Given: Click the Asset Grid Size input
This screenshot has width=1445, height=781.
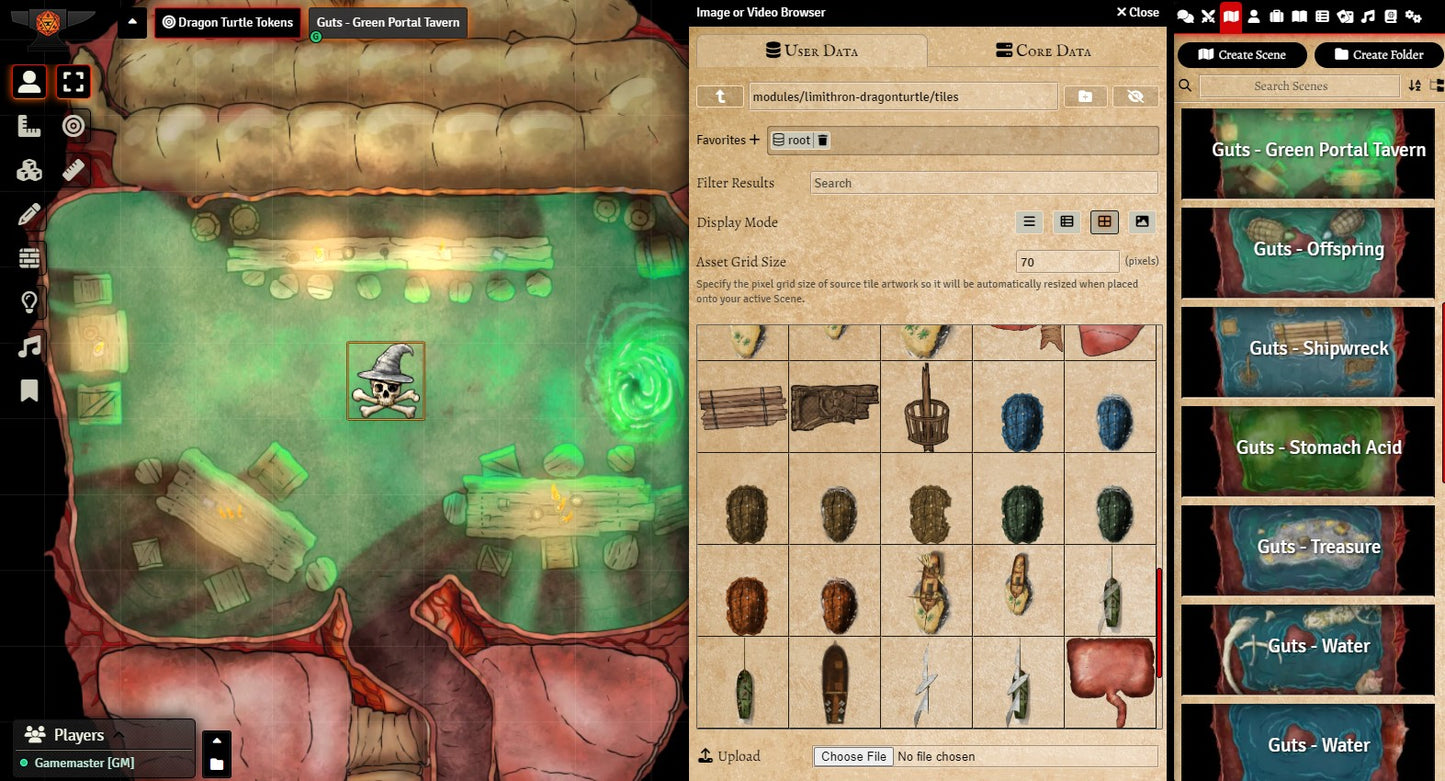Looking at the screenshot, I should [1067, 262].
